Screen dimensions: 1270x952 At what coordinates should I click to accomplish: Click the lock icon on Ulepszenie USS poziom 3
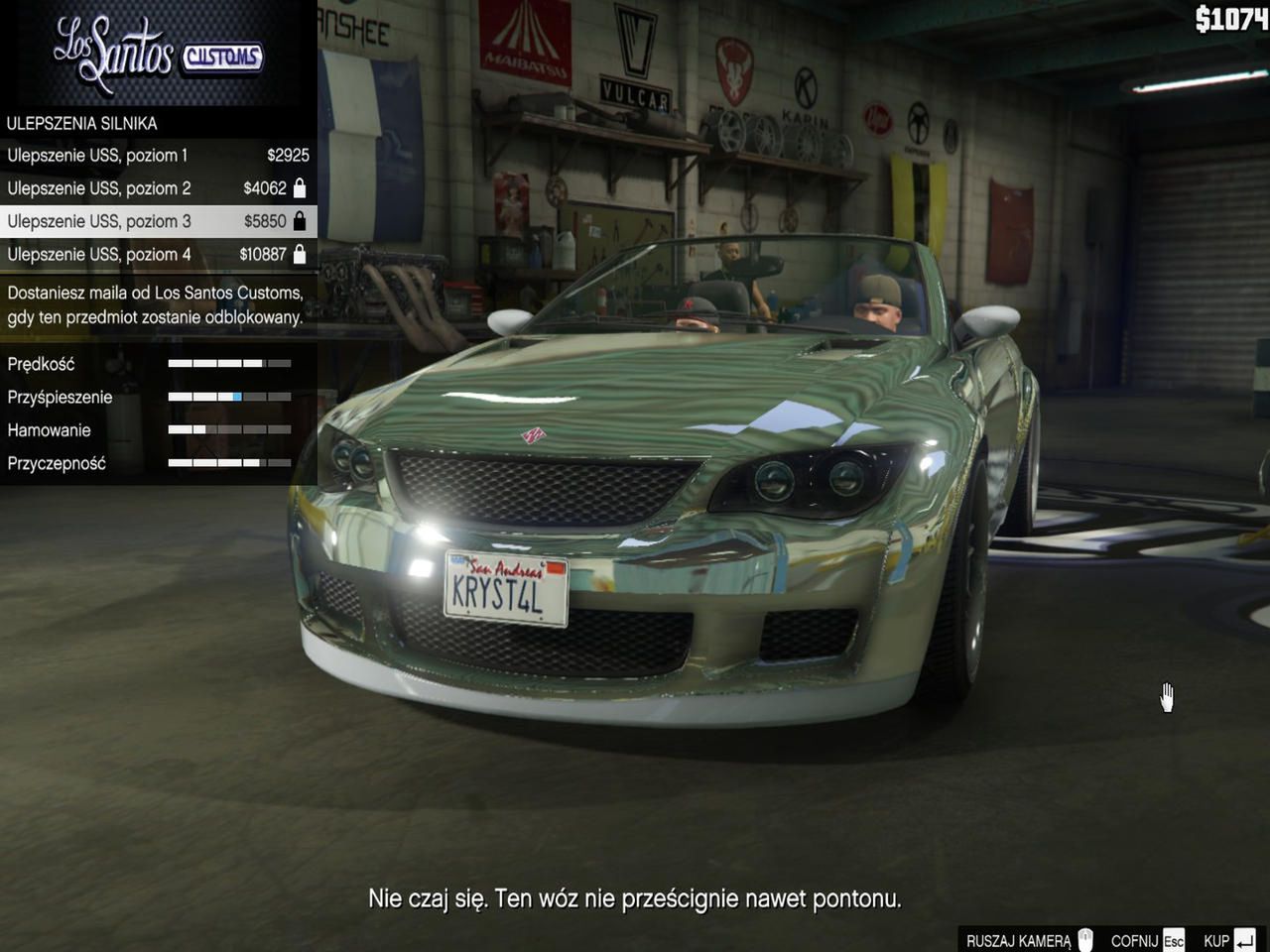pyautogui.click(x=301, y=220)
